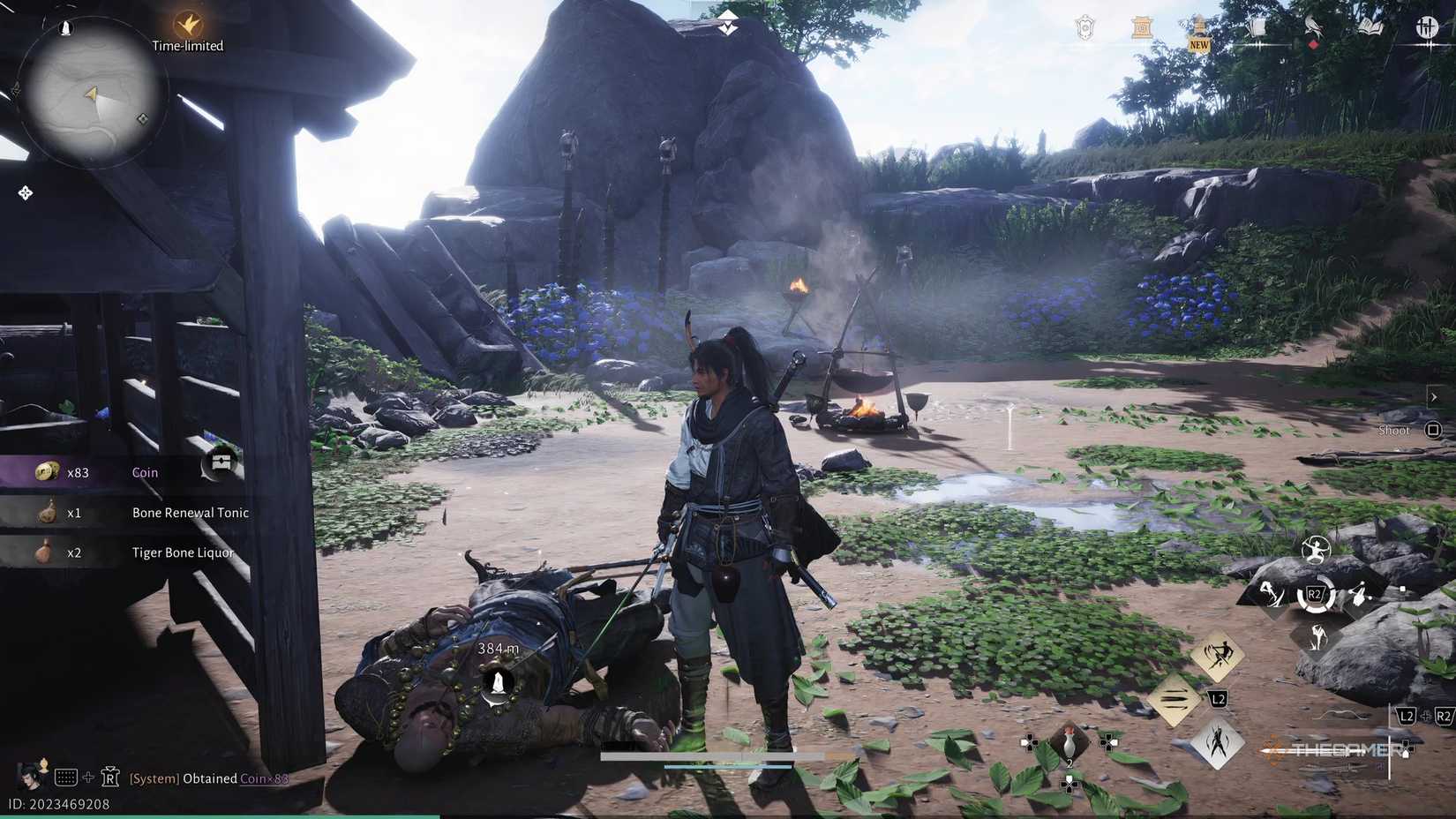Open the shield emblem icon in the top bar
Image resolution: width=1456 pixels, height=819 pixels.
point(1084,27)
